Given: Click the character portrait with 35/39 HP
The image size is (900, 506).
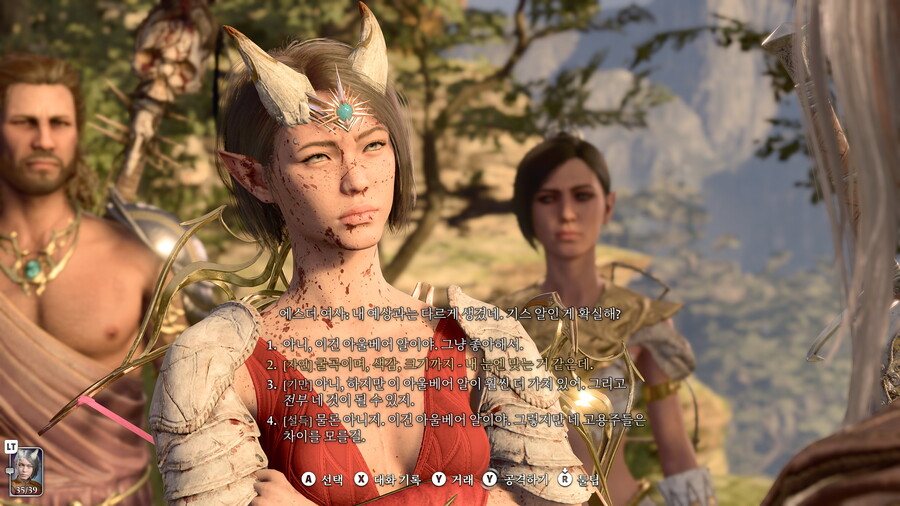Looking at the screenshot, I should [x=26, y=469].
